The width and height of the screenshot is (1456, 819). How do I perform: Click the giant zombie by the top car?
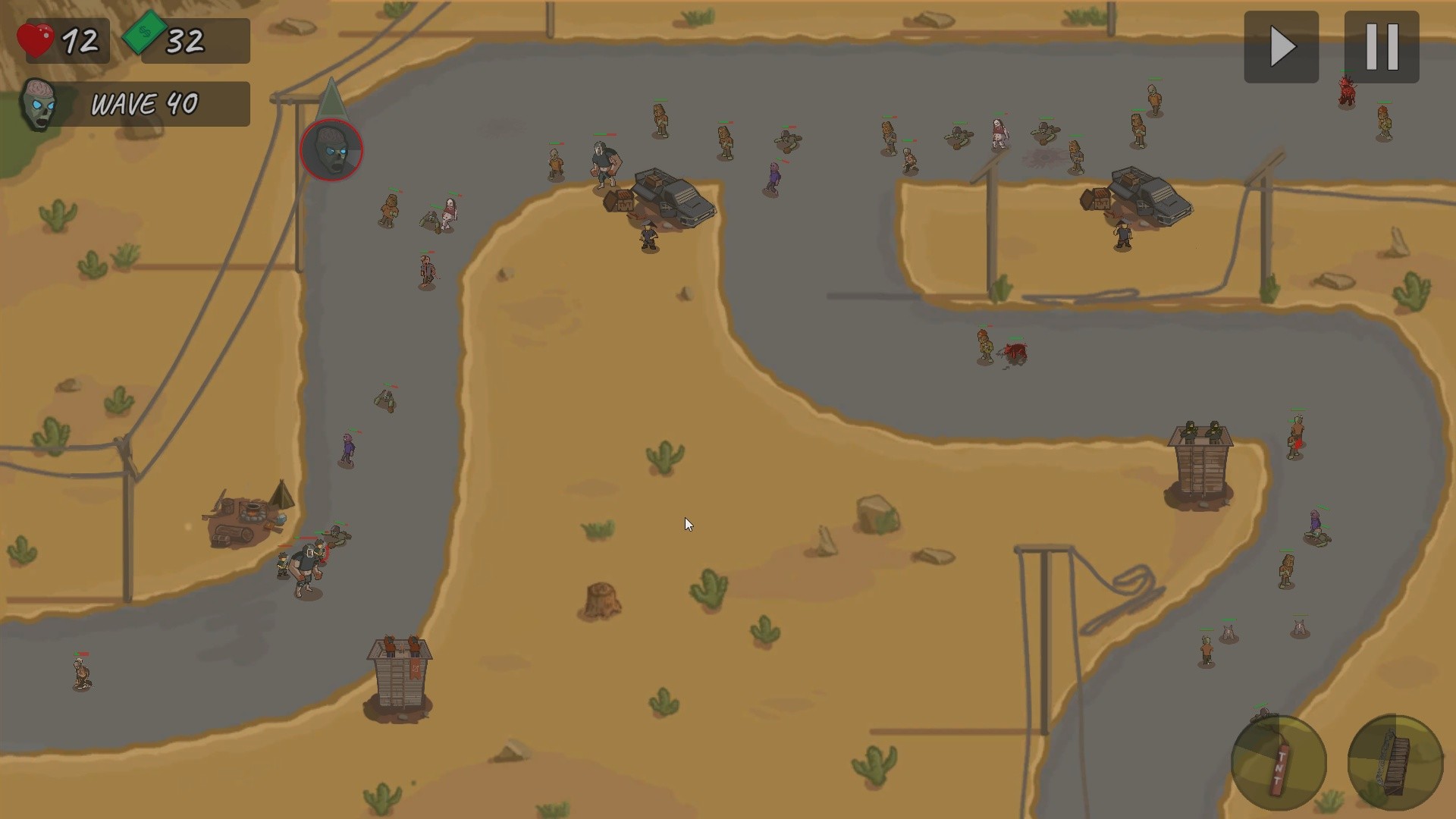coord(603,163)
